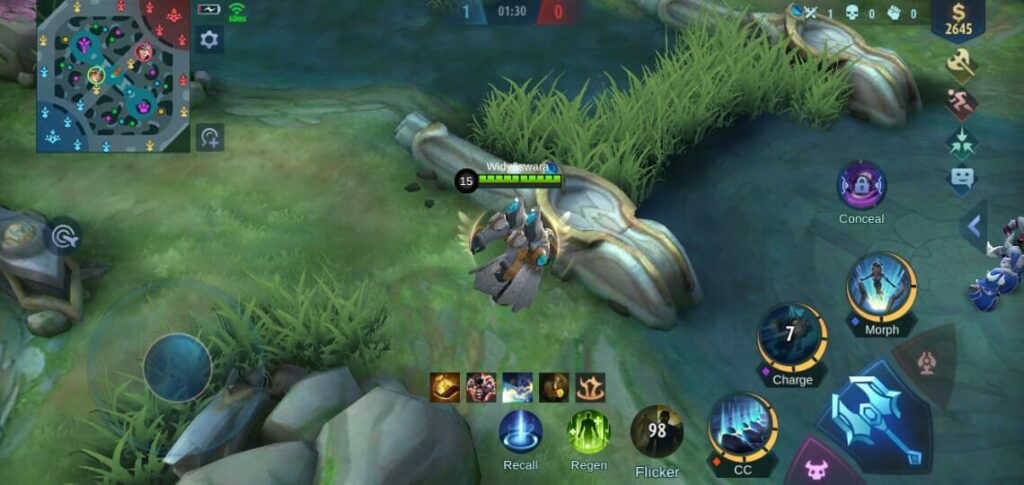
Task: Tap the virtual movement joystick
Action: point(177,367)
